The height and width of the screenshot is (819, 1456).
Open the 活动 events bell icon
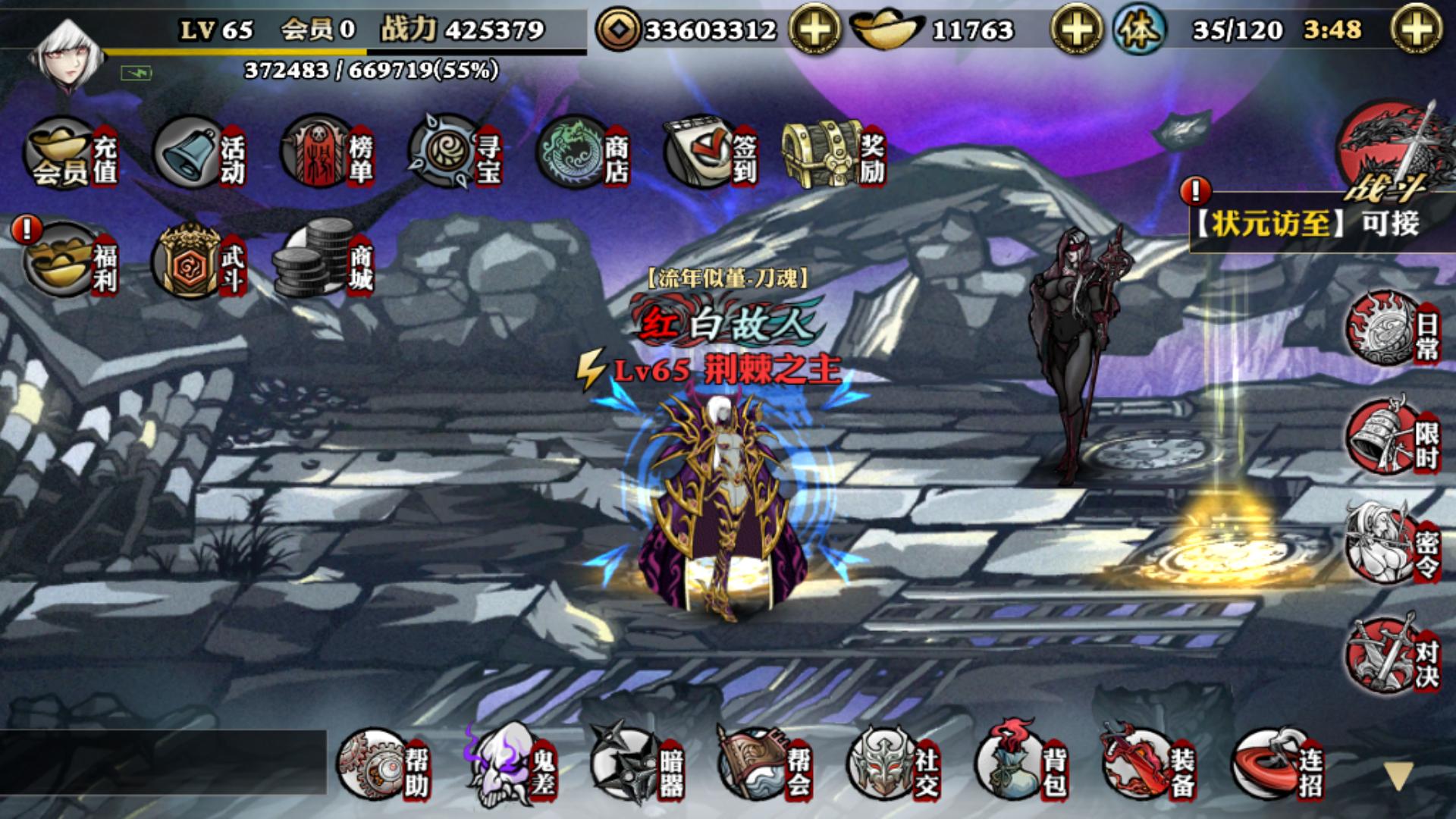[199, 153]
